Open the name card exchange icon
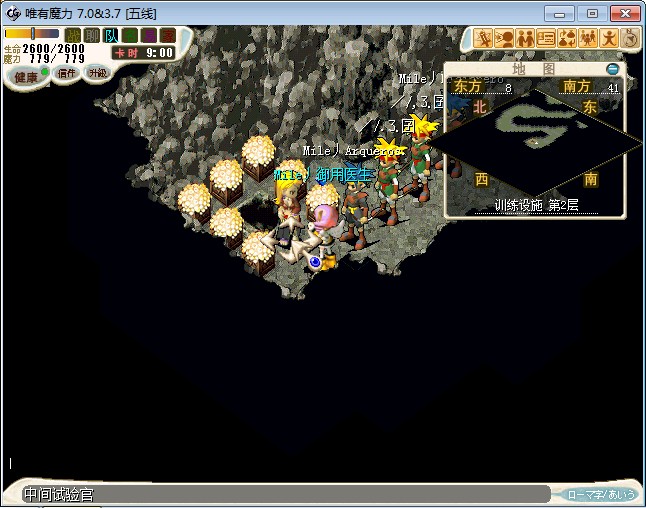646x508 pixels. coord(547,38)
